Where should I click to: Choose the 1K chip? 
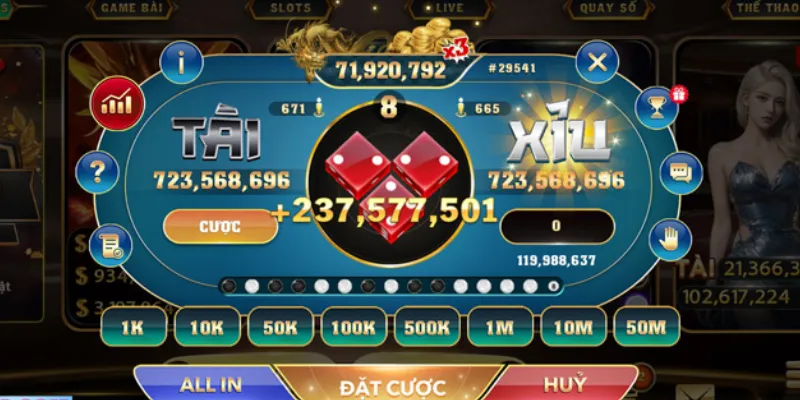(133, 327)
